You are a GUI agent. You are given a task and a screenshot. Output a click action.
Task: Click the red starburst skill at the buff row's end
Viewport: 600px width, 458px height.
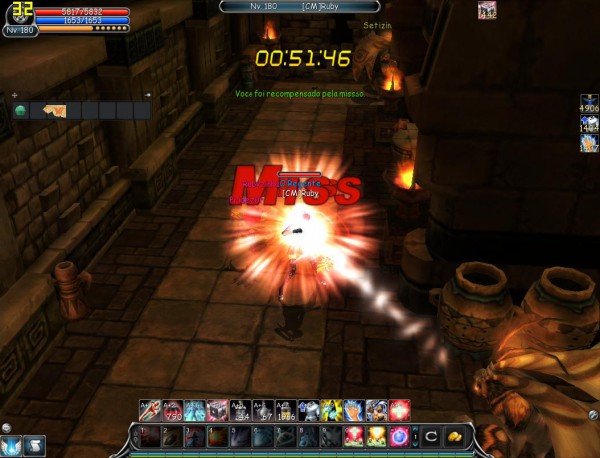pos(400,408)
